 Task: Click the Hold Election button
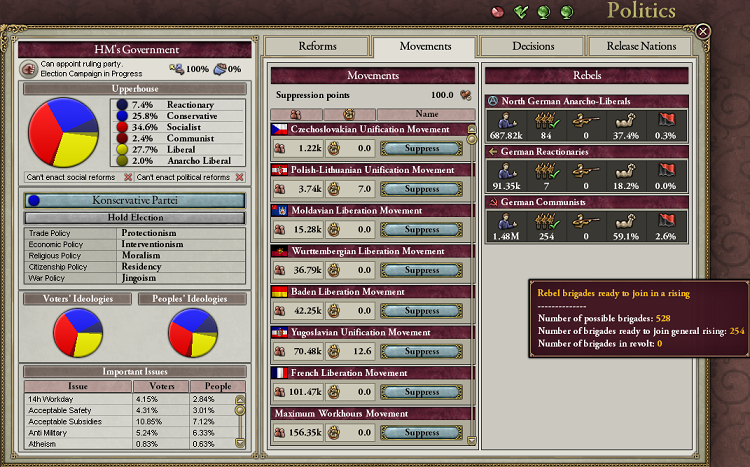point(134,216)
